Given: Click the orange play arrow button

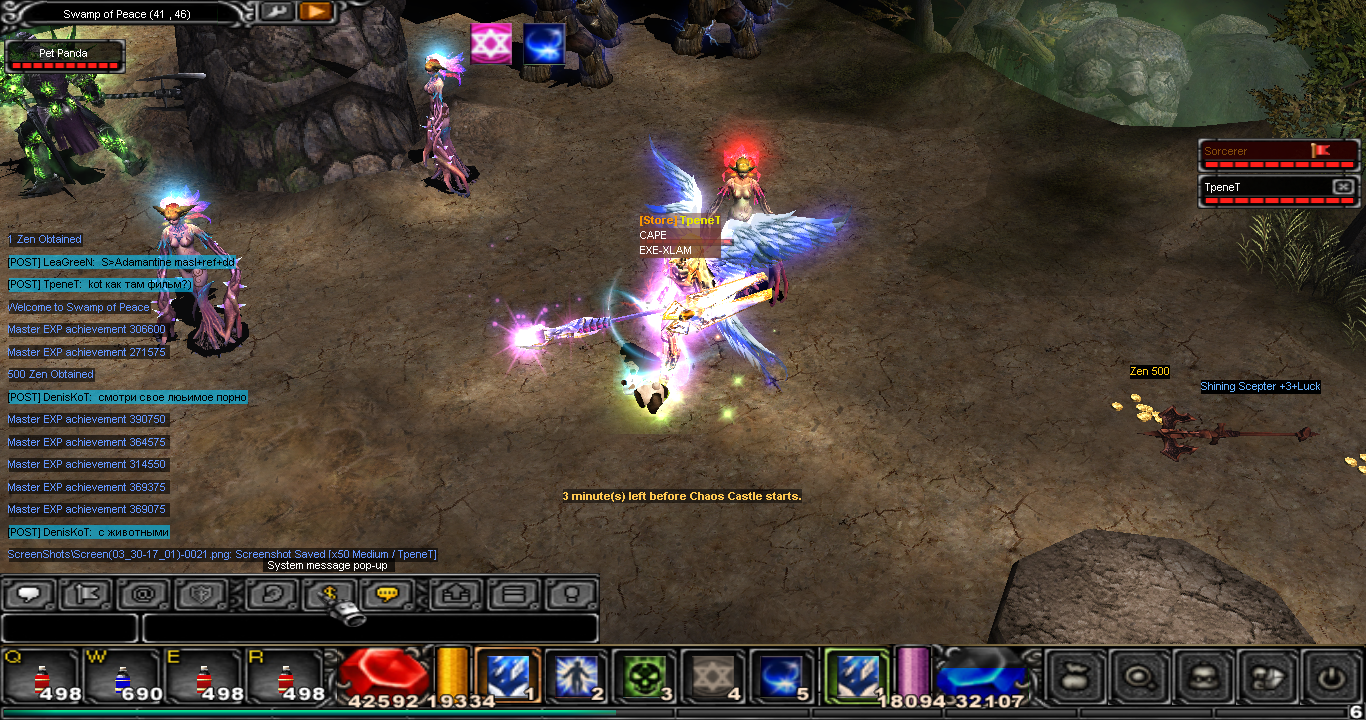Looking at the screenshot, I should [314, 12].
